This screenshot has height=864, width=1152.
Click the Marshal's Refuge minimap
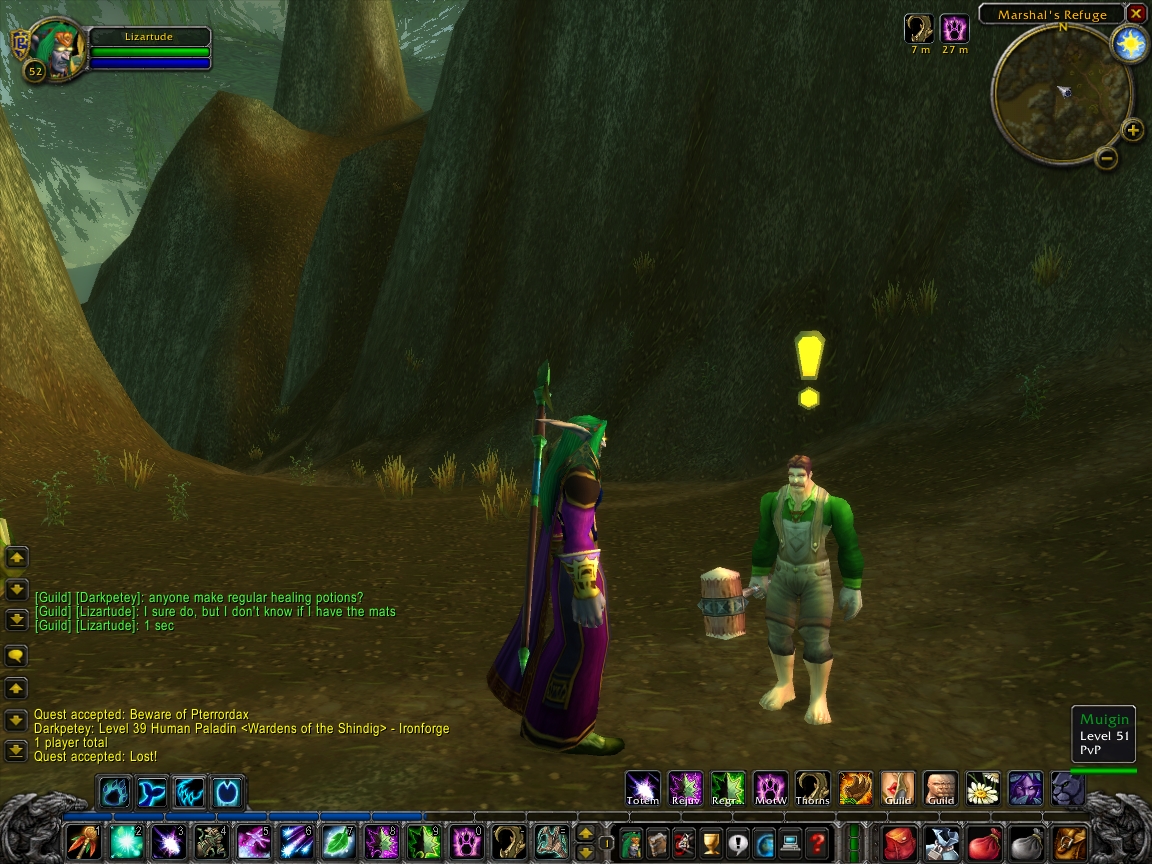pyautogui.click(x=1061, y=93)
